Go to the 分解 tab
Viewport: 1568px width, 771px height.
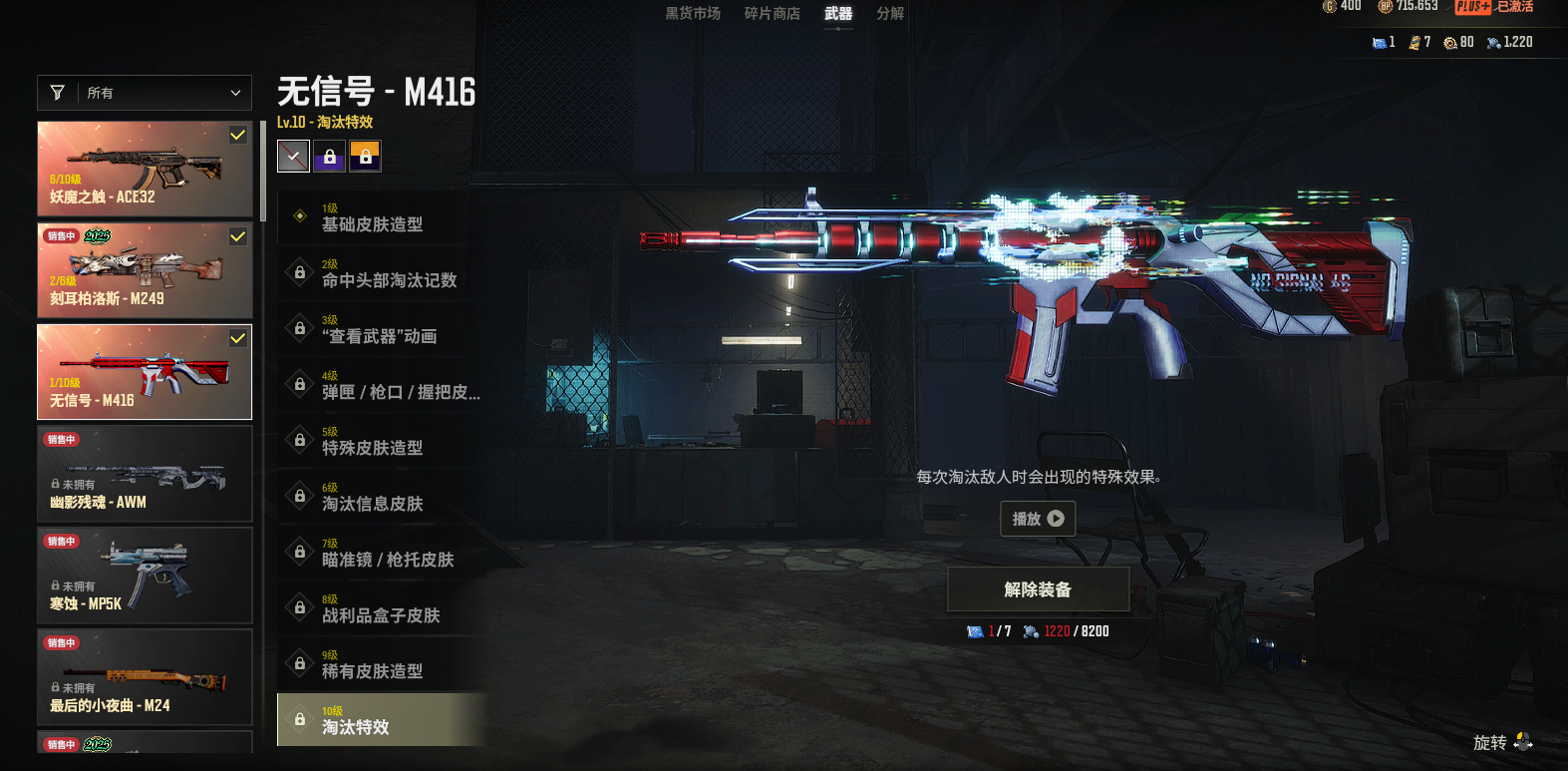(890, 14)
